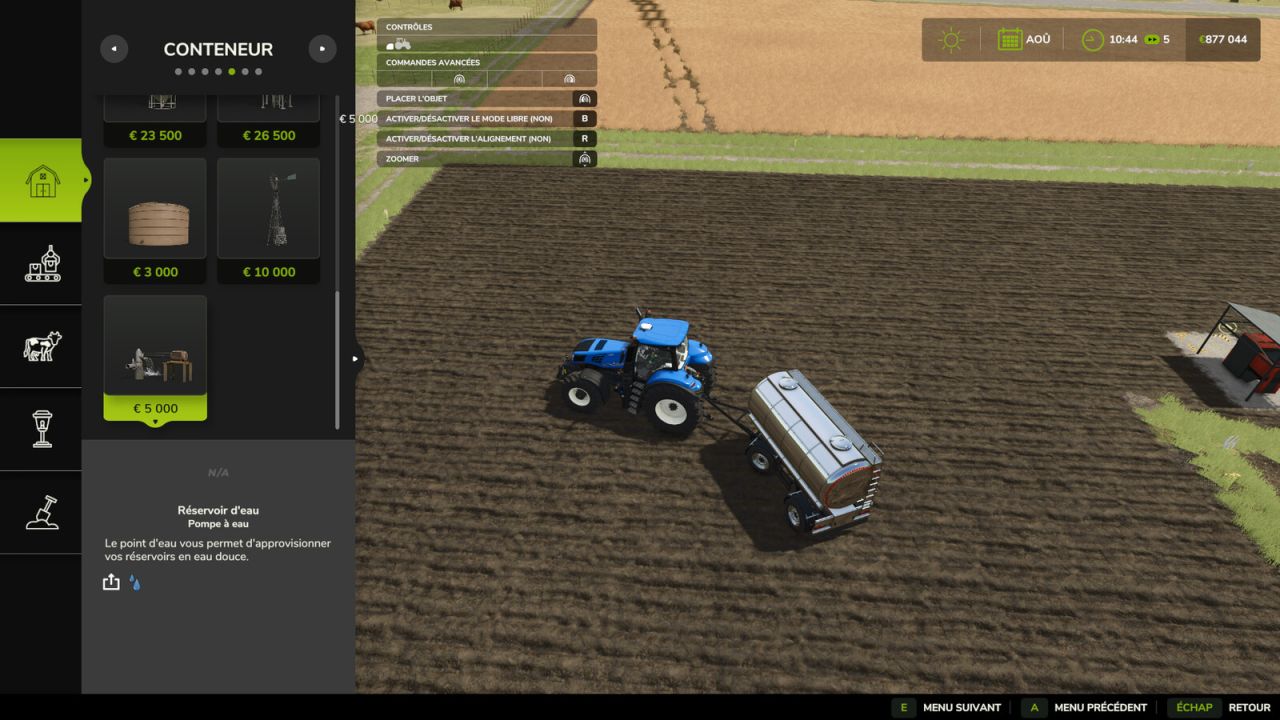This screenshot has height=720, width=1280.
Task: Toggle Activer/Désactiver le mode libre
Action: (x=485, y=118)
